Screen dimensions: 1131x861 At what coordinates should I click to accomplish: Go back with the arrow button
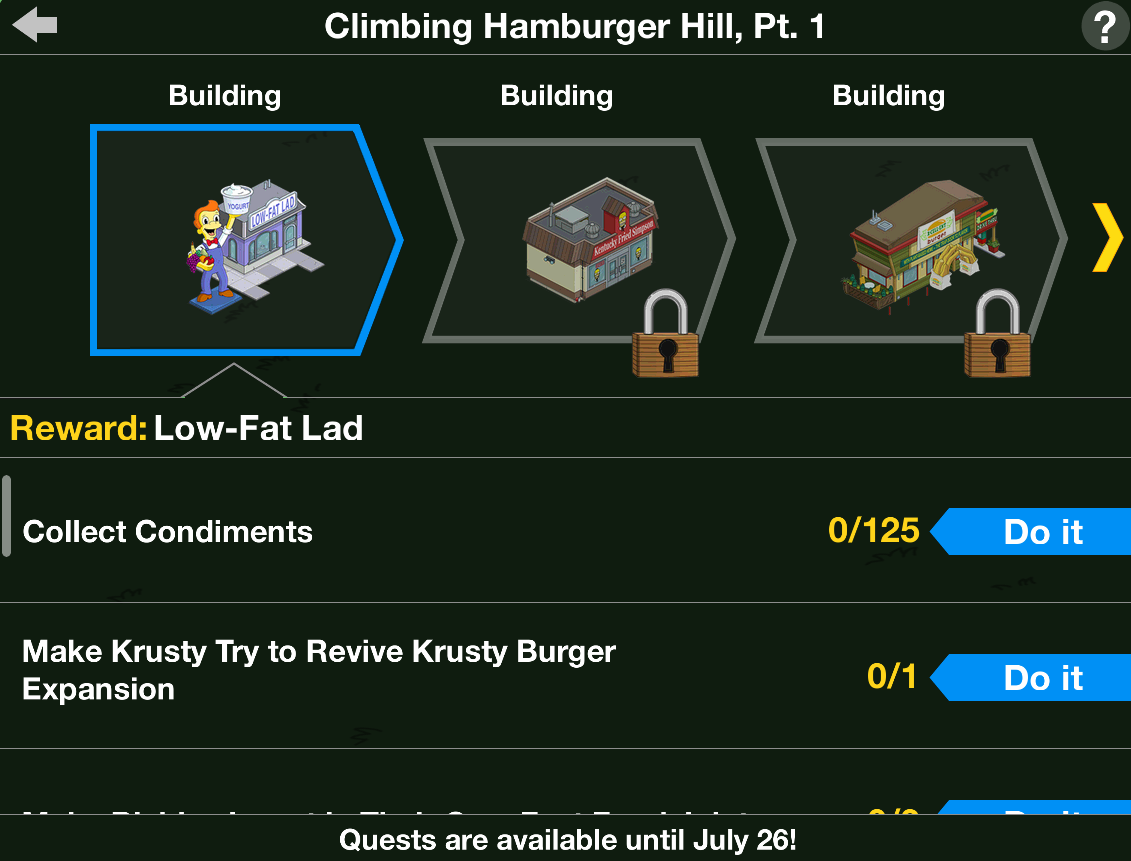(x=35, y=26)
